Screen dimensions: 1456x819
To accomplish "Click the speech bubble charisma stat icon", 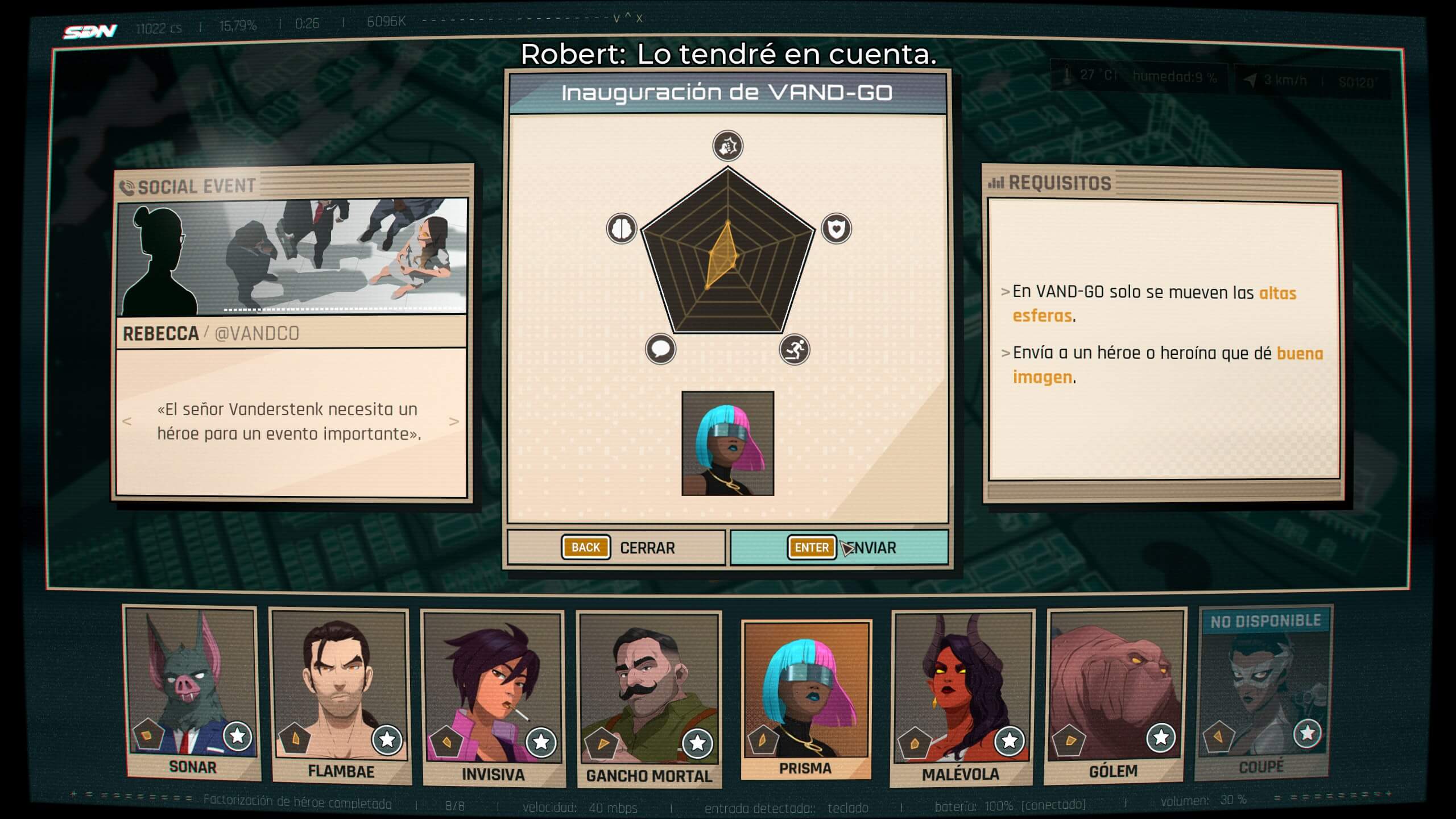I will [660, 349].
